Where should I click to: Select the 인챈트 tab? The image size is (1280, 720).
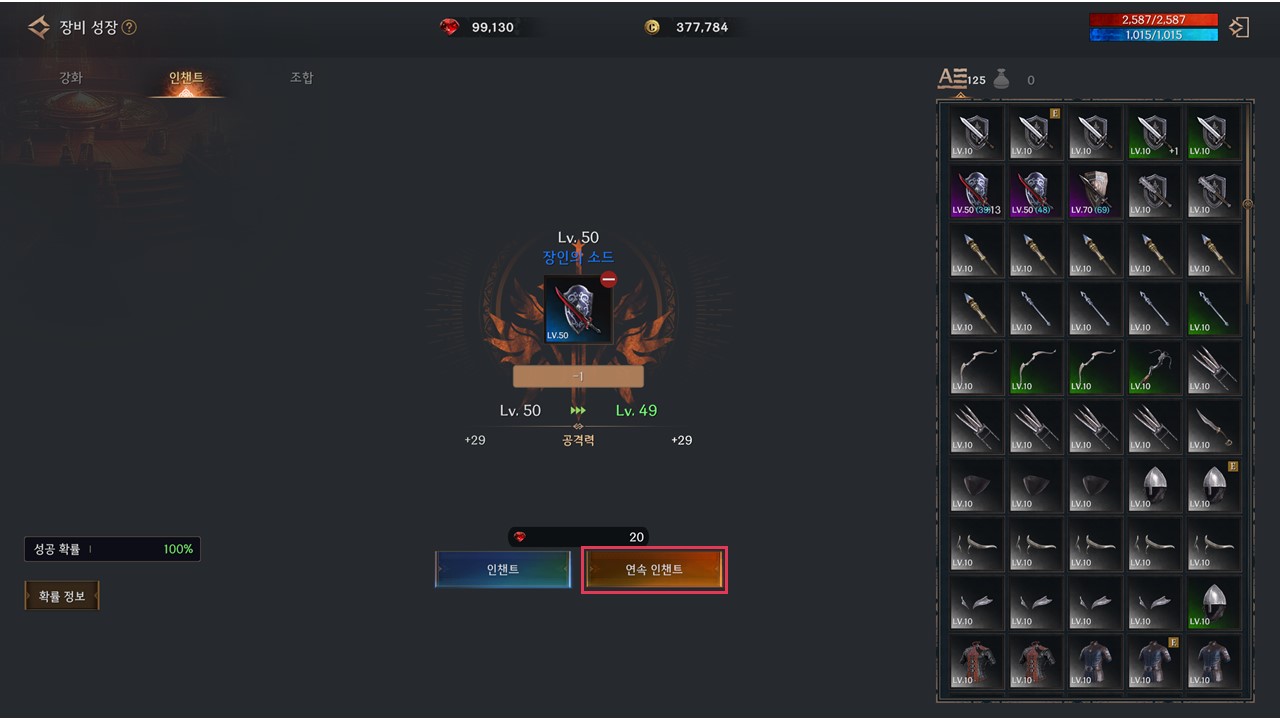(186, 78)
